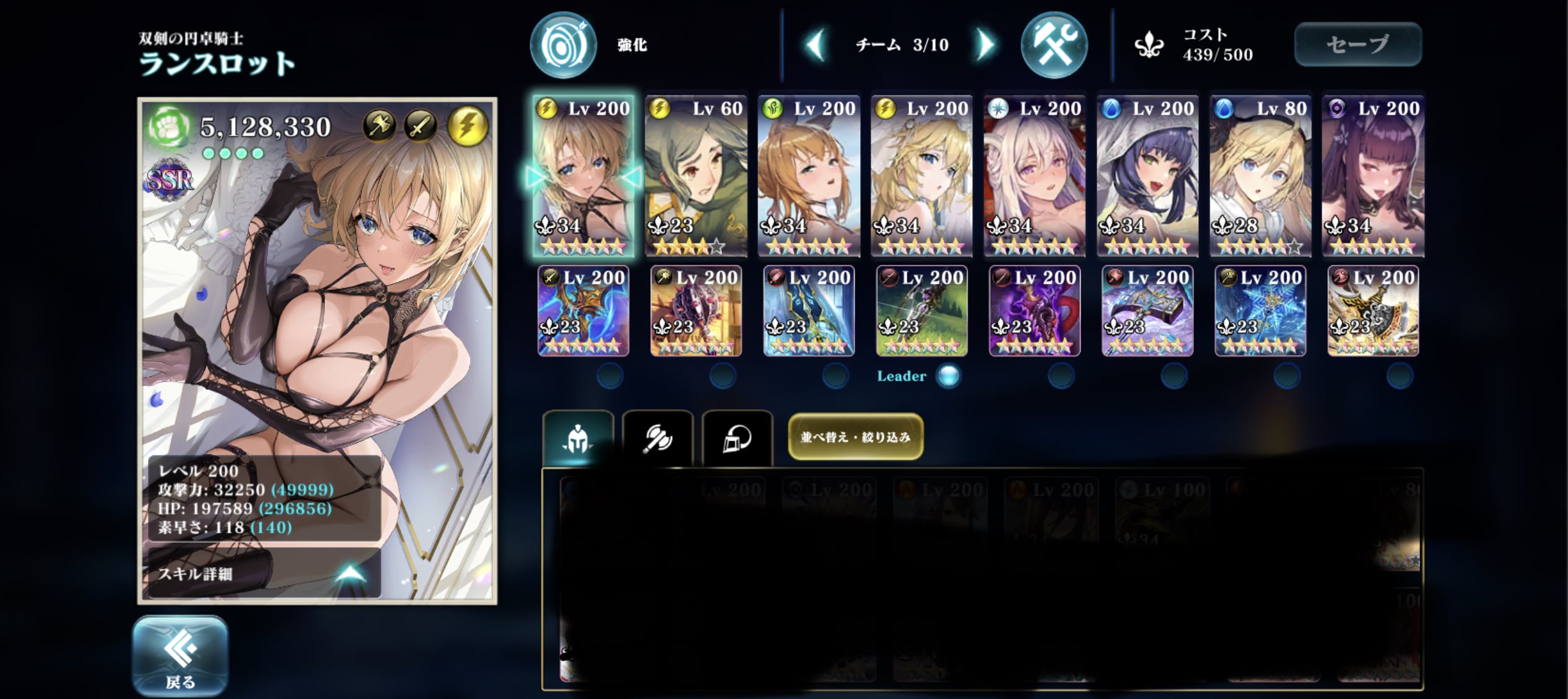Save the team with the セーブ button
This screenshot has height=699, width=1568.
[x=1357, y=44]
